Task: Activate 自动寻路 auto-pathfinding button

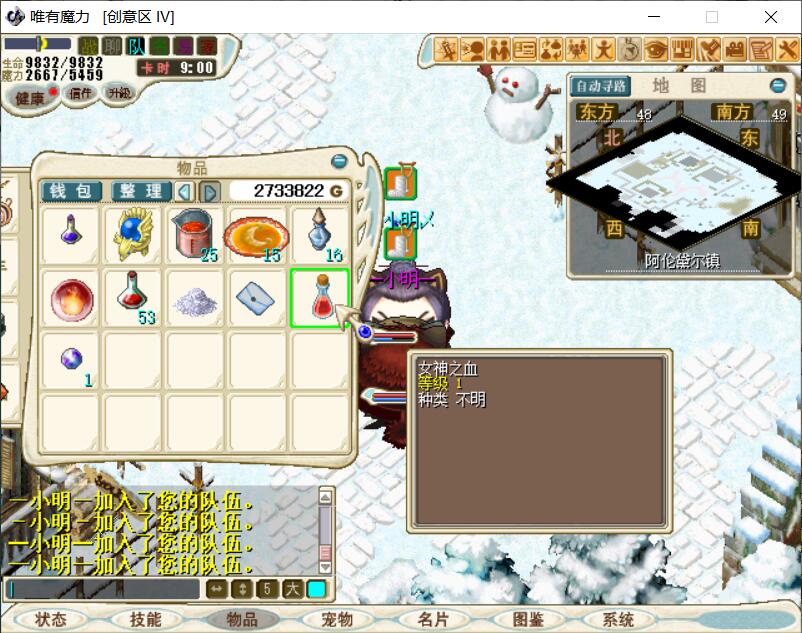Action: [600, 86]
